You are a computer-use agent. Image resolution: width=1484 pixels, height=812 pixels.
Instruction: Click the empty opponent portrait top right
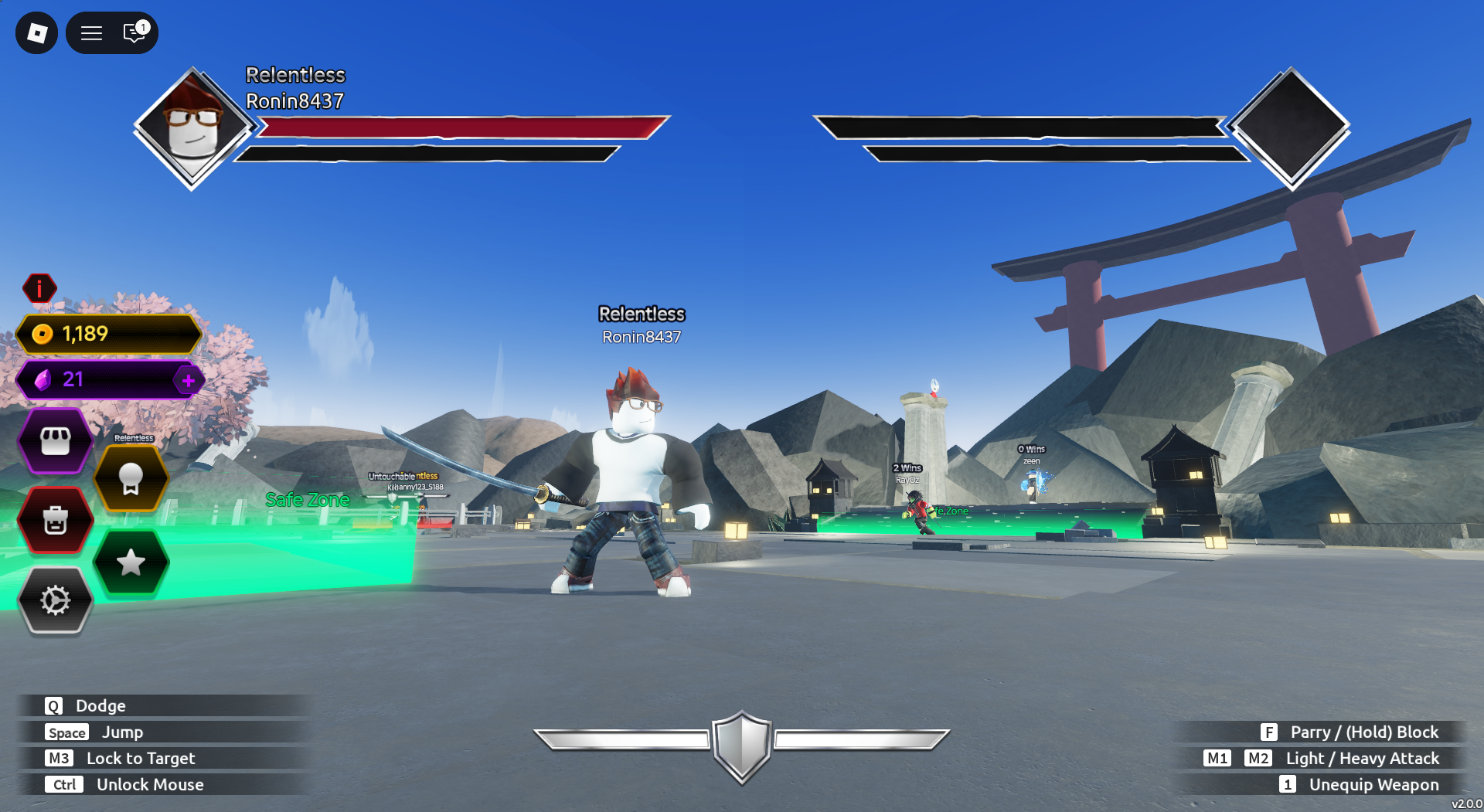(1289, 129)
